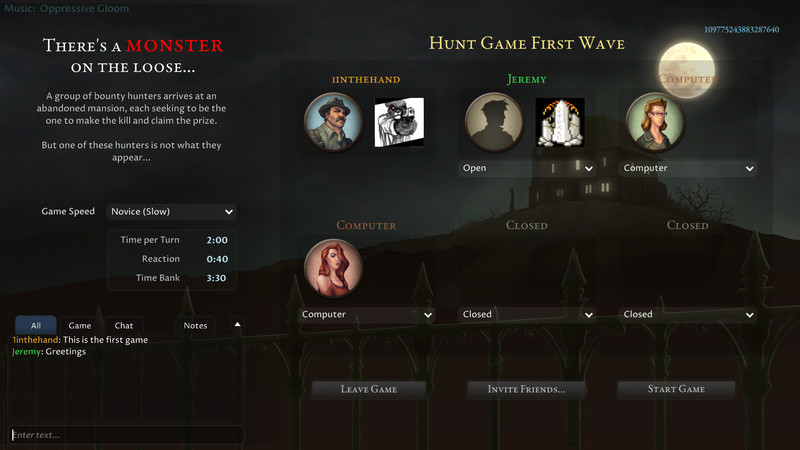Change Jeremy's slot from Open
Image resolution: width=800 pixels, height=450 pixels.
pos(527,168)
